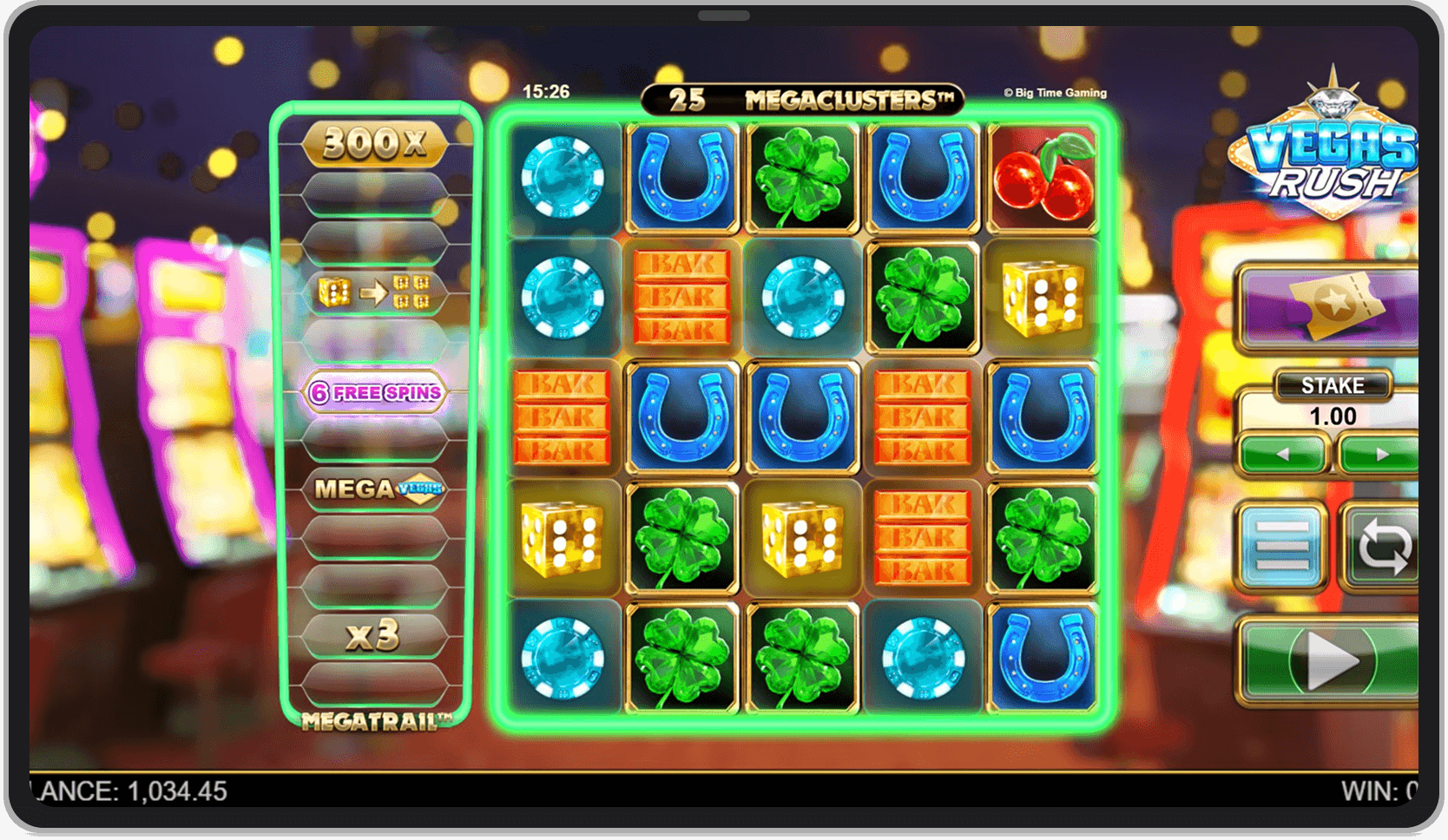The width and height of the screenshot is (1448, 840).
Task: Click the stake value 1.00 field
Action: click(x=1334, y=417)
